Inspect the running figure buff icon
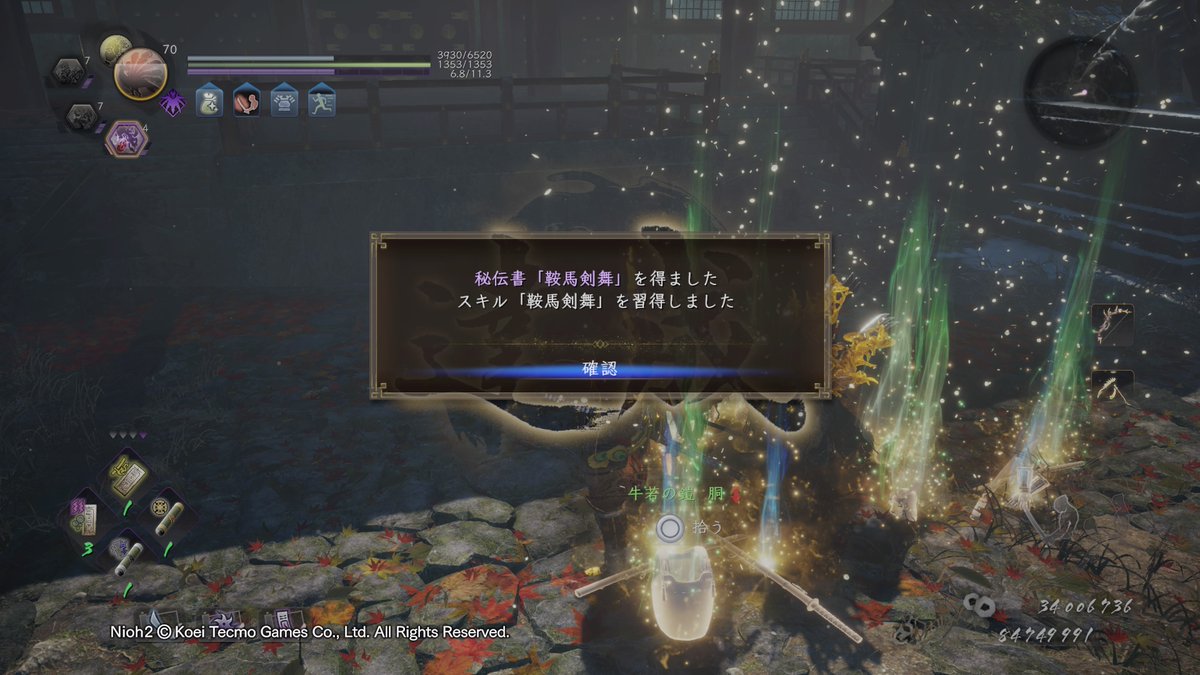Image resolution: width=1200 pixels, height=675 pixels. [321, 100]
